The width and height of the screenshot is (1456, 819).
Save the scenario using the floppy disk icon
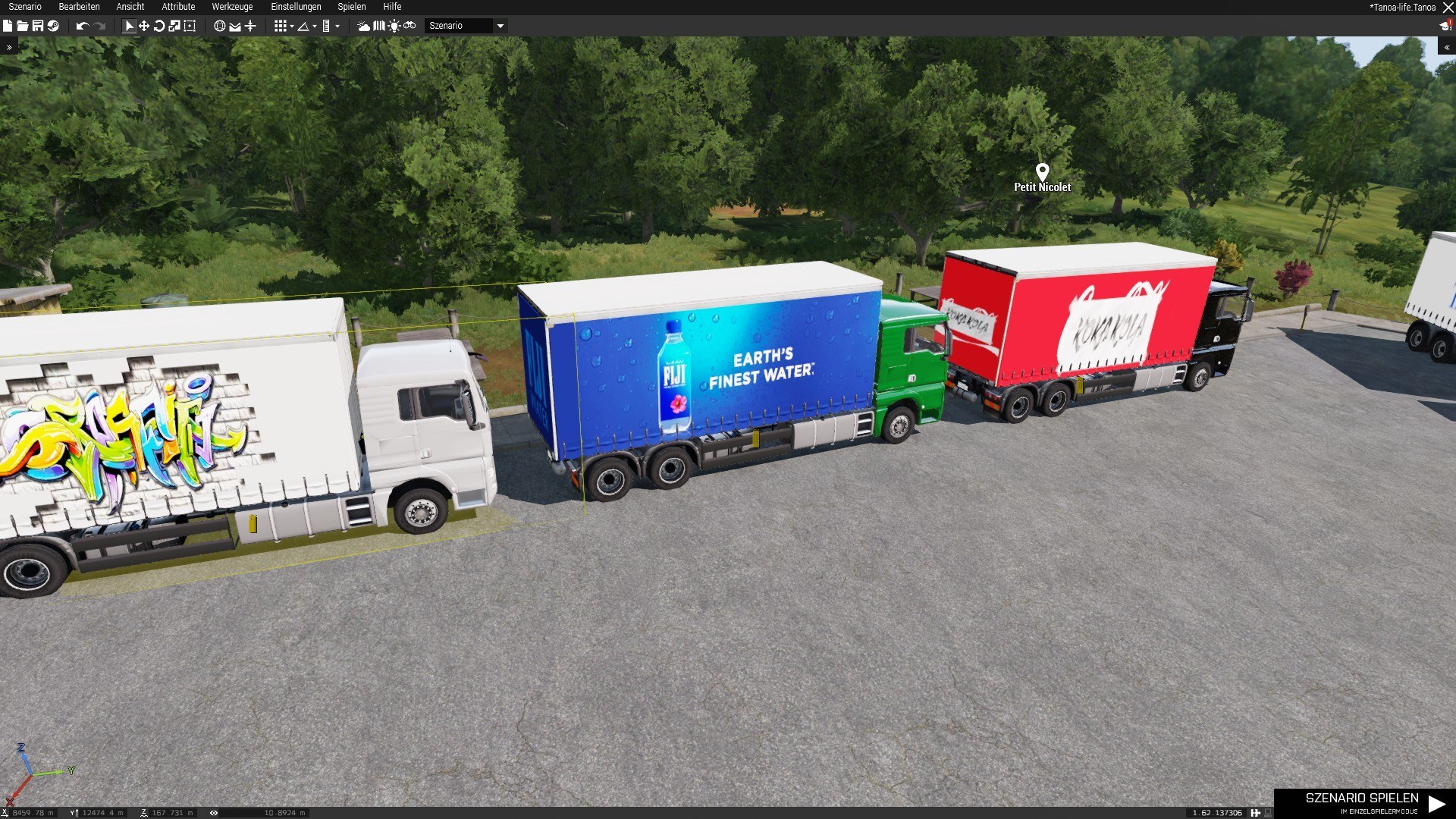(x=37, y=26)
